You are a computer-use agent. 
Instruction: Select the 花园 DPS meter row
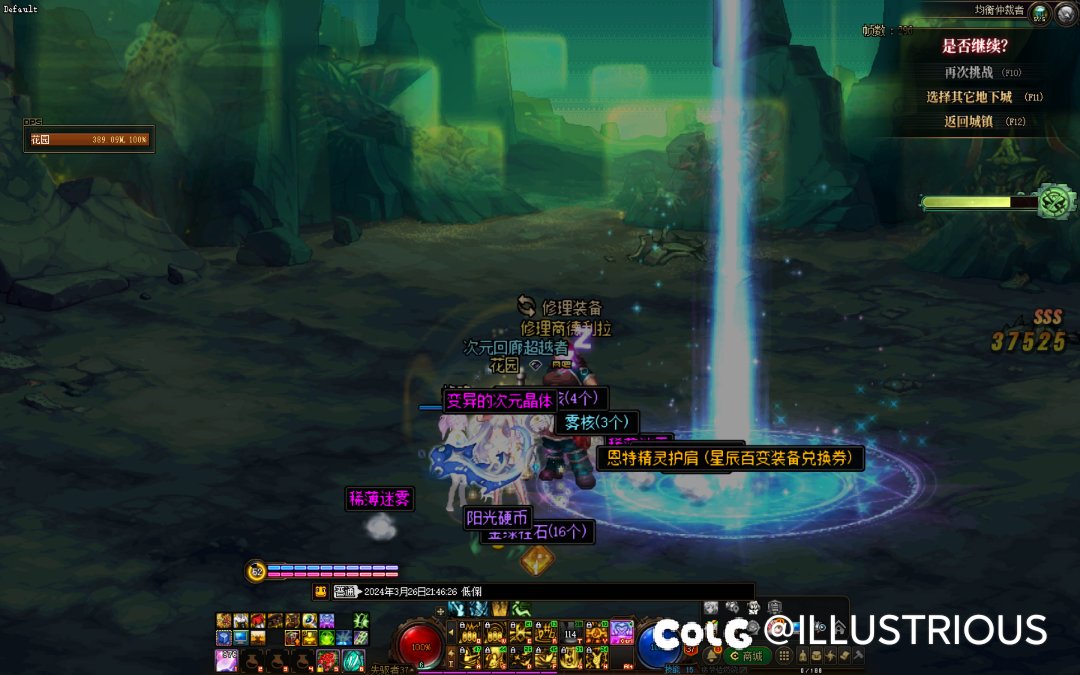(x=89, y=140)
